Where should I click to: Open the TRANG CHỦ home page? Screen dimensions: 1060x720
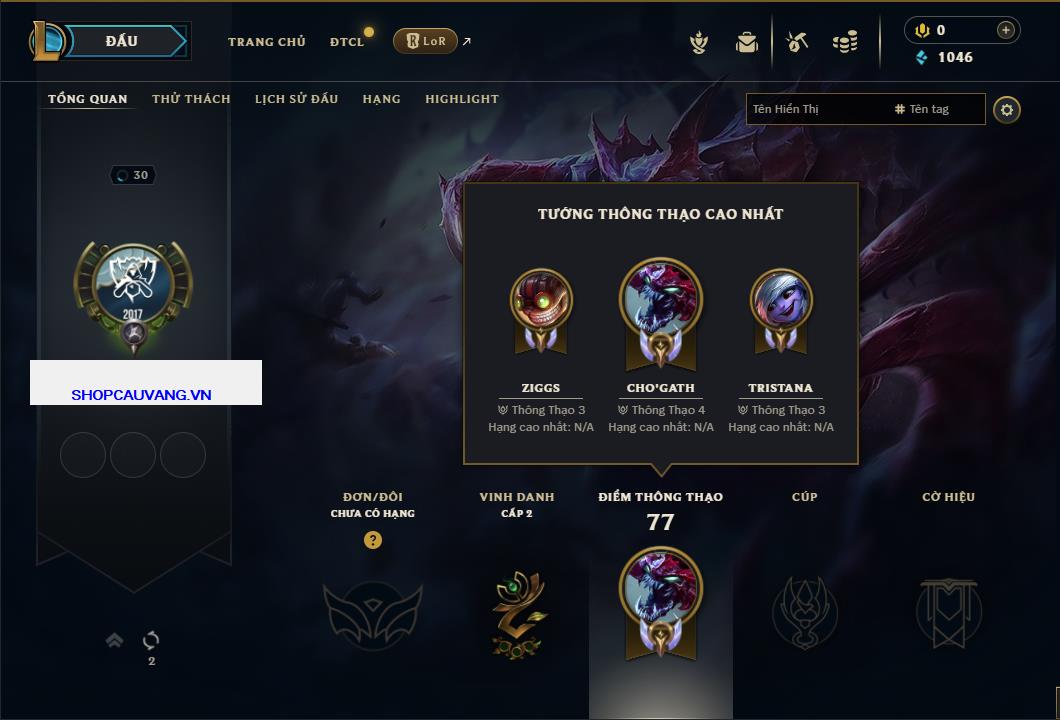pyautogui.click(x=266, y=42)
